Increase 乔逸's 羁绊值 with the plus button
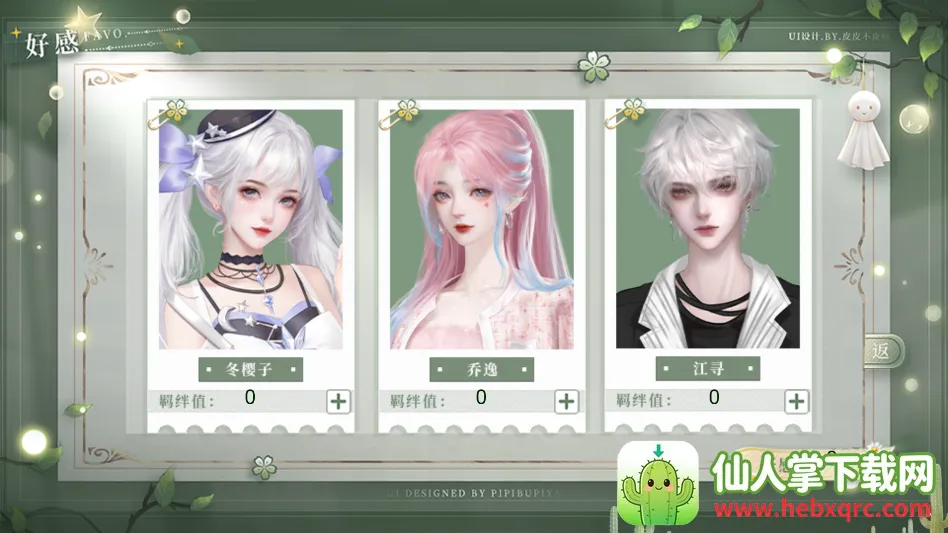 [567, 401]
